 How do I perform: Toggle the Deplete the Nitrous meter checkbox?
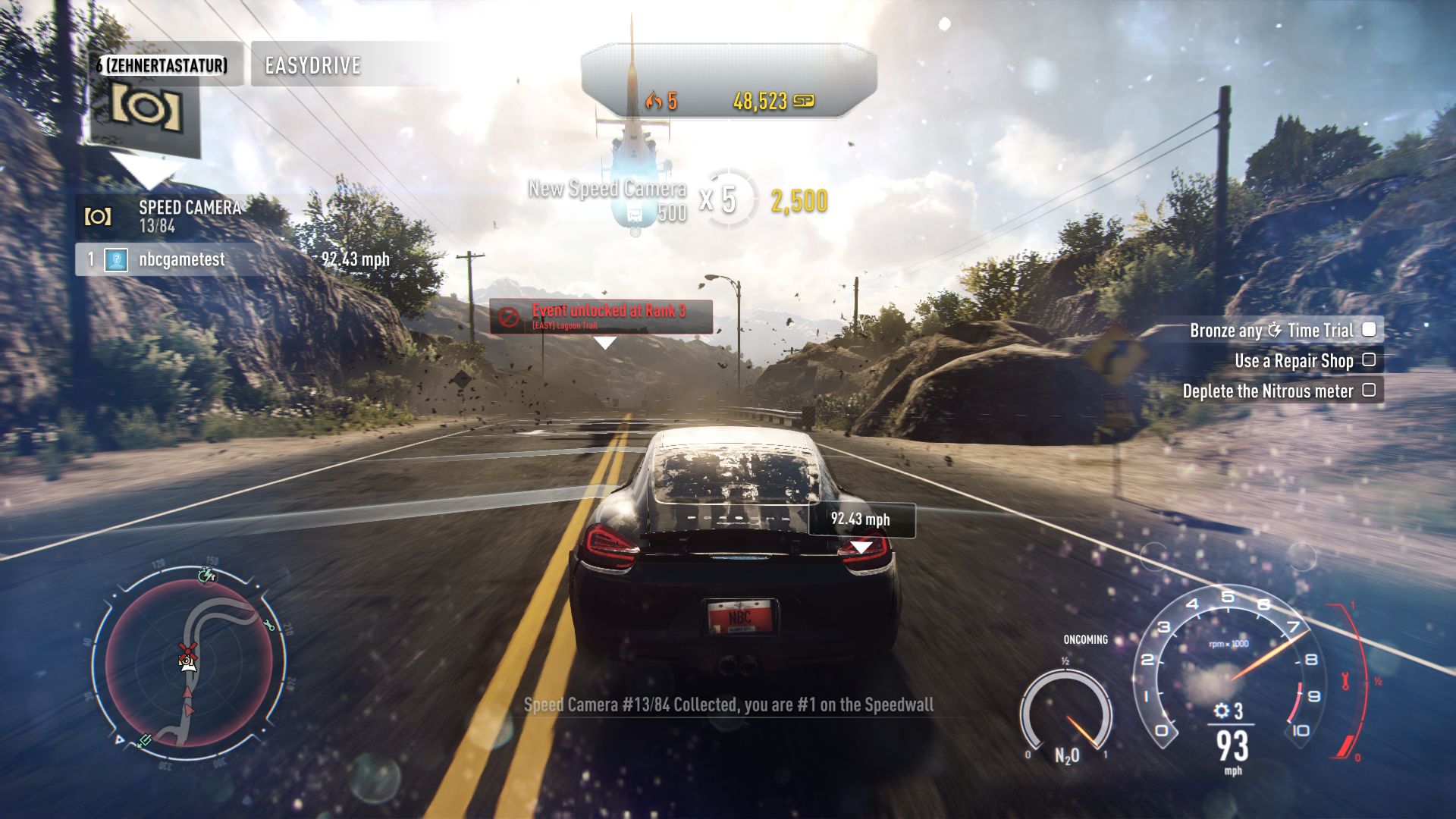click(1369, 391)
